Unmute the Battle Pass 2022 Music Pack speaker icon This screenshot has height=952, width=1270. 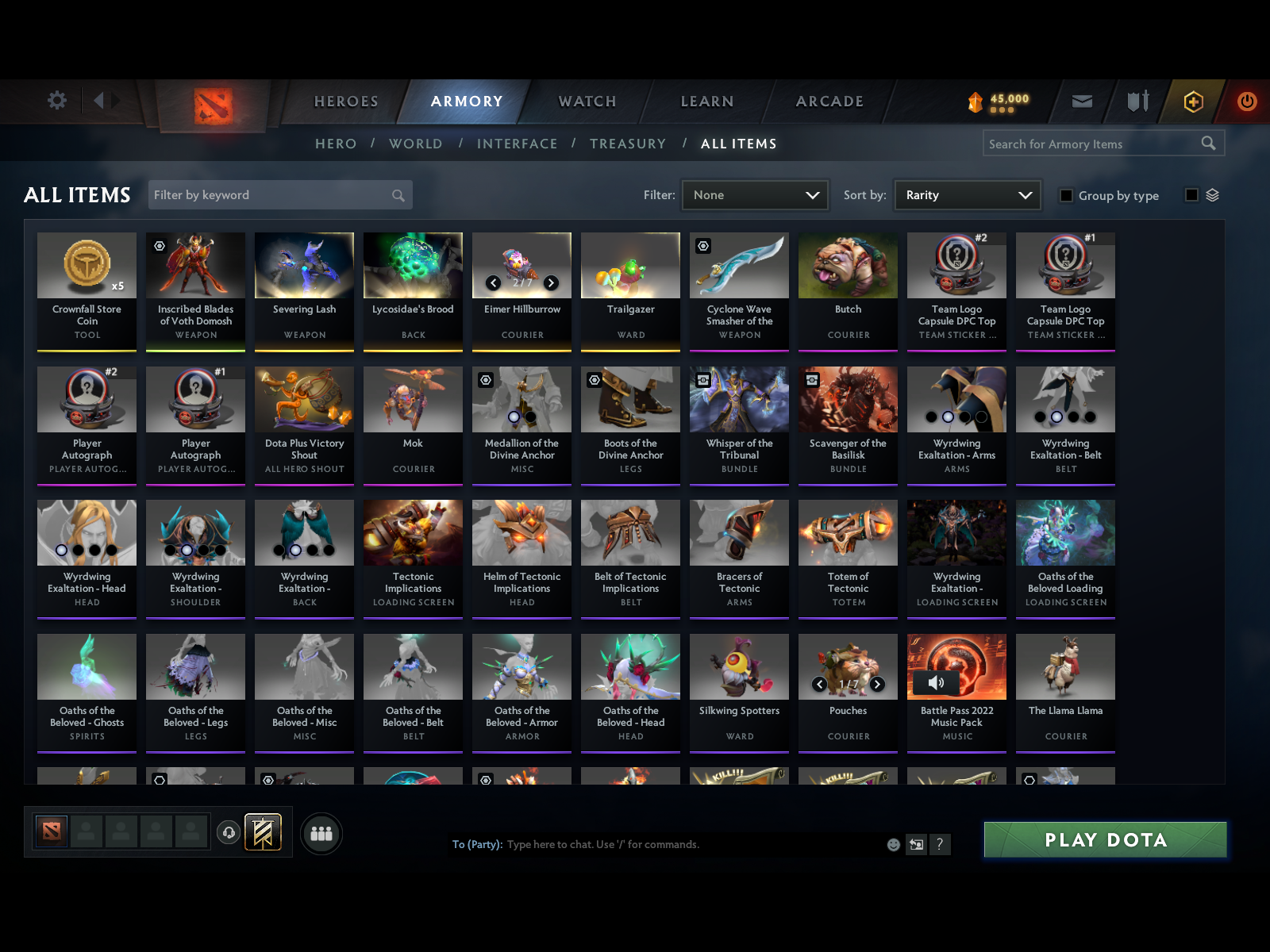tap(937, 682)
